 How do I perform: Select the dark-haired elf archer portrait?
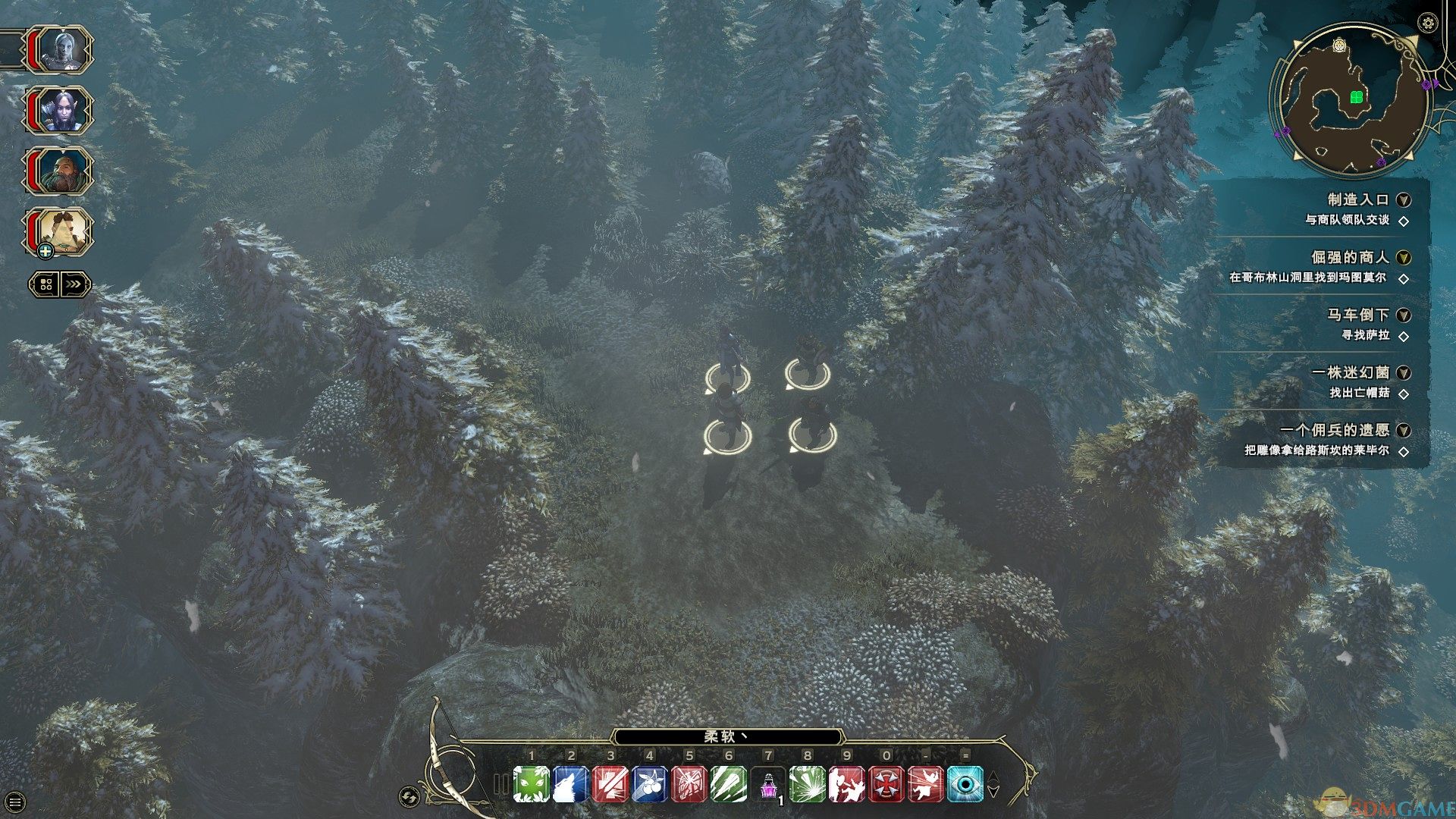(61, 111)
